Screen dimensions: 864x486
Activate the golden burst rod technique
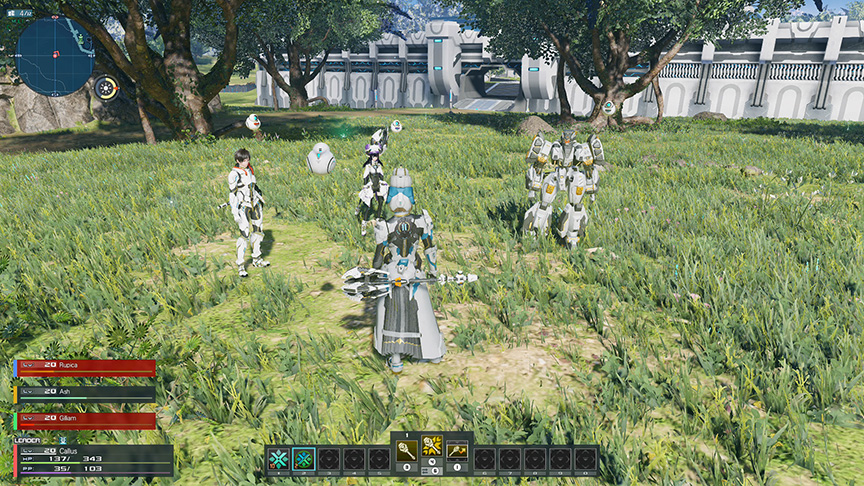tap(432, 446)
